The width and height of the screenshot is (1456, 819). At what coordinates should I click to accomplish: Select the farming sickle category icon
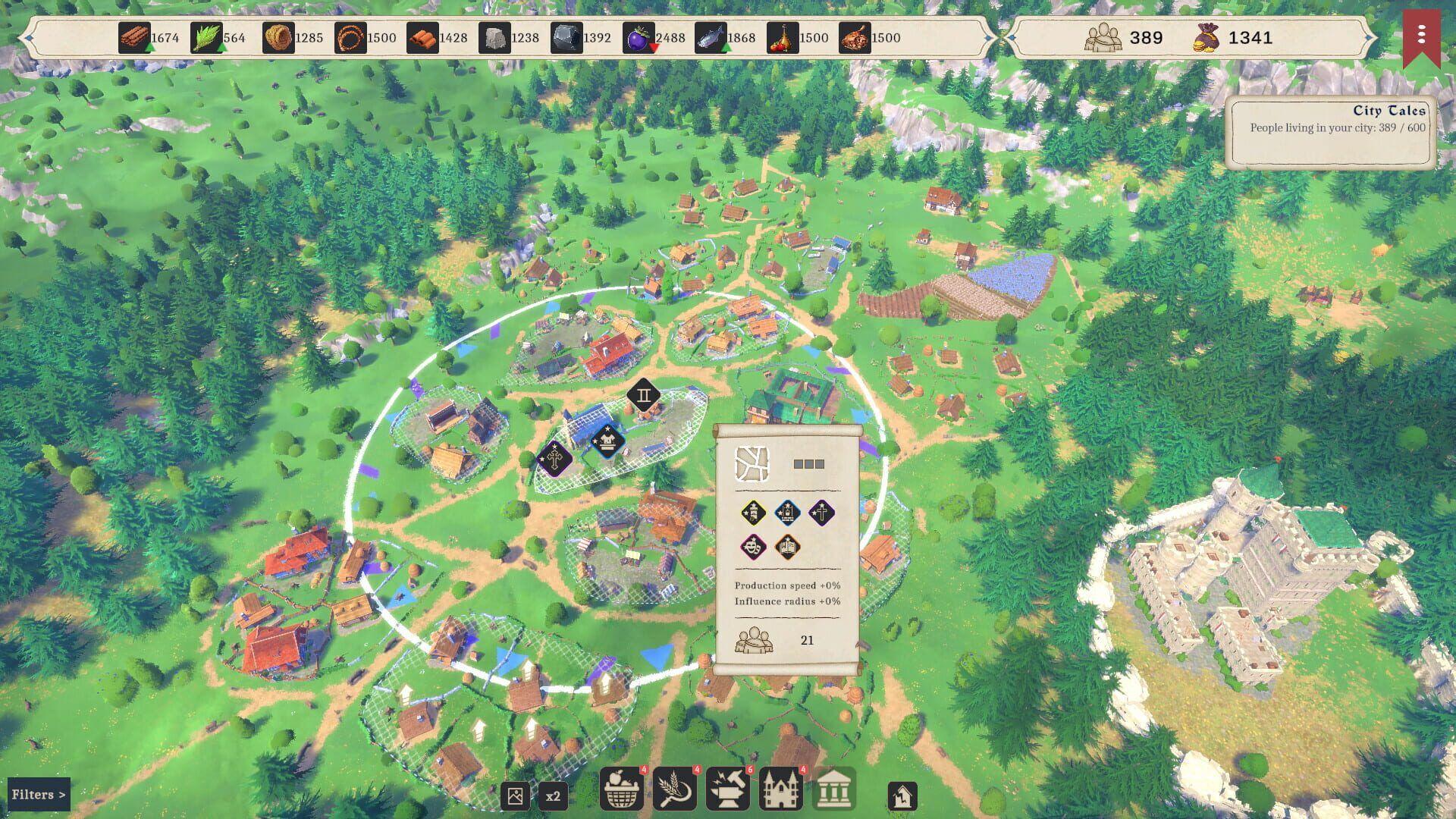[675, 790]
